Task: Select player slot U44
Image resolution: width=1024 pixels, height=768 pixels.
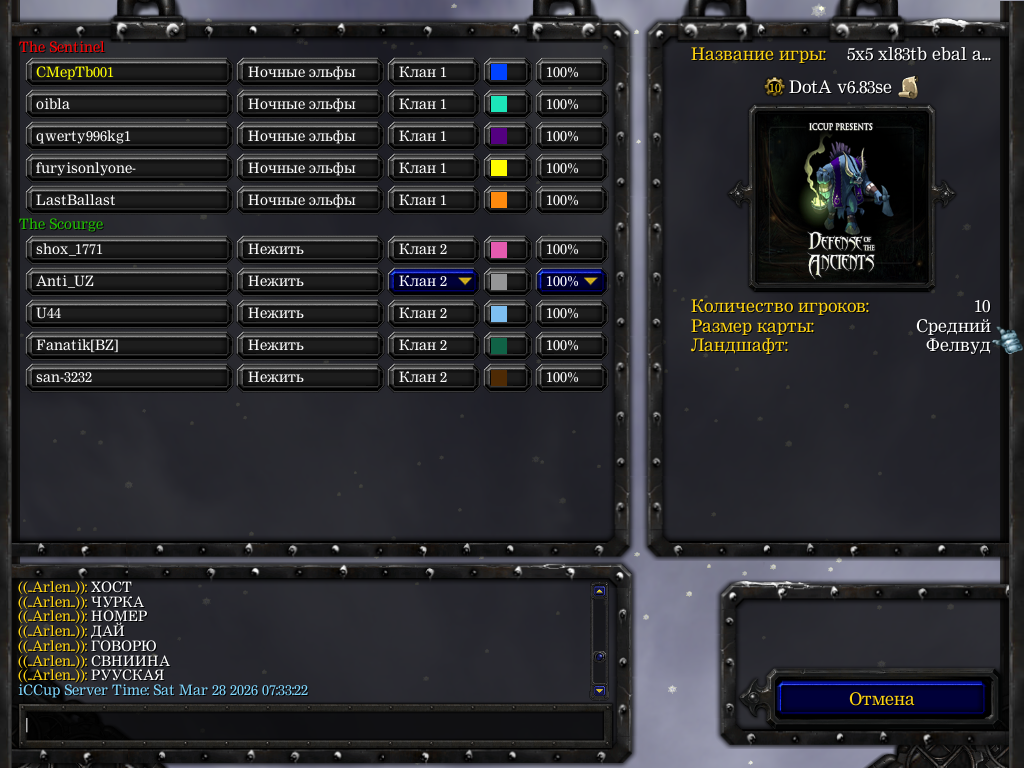Action: tap(129, 313)
